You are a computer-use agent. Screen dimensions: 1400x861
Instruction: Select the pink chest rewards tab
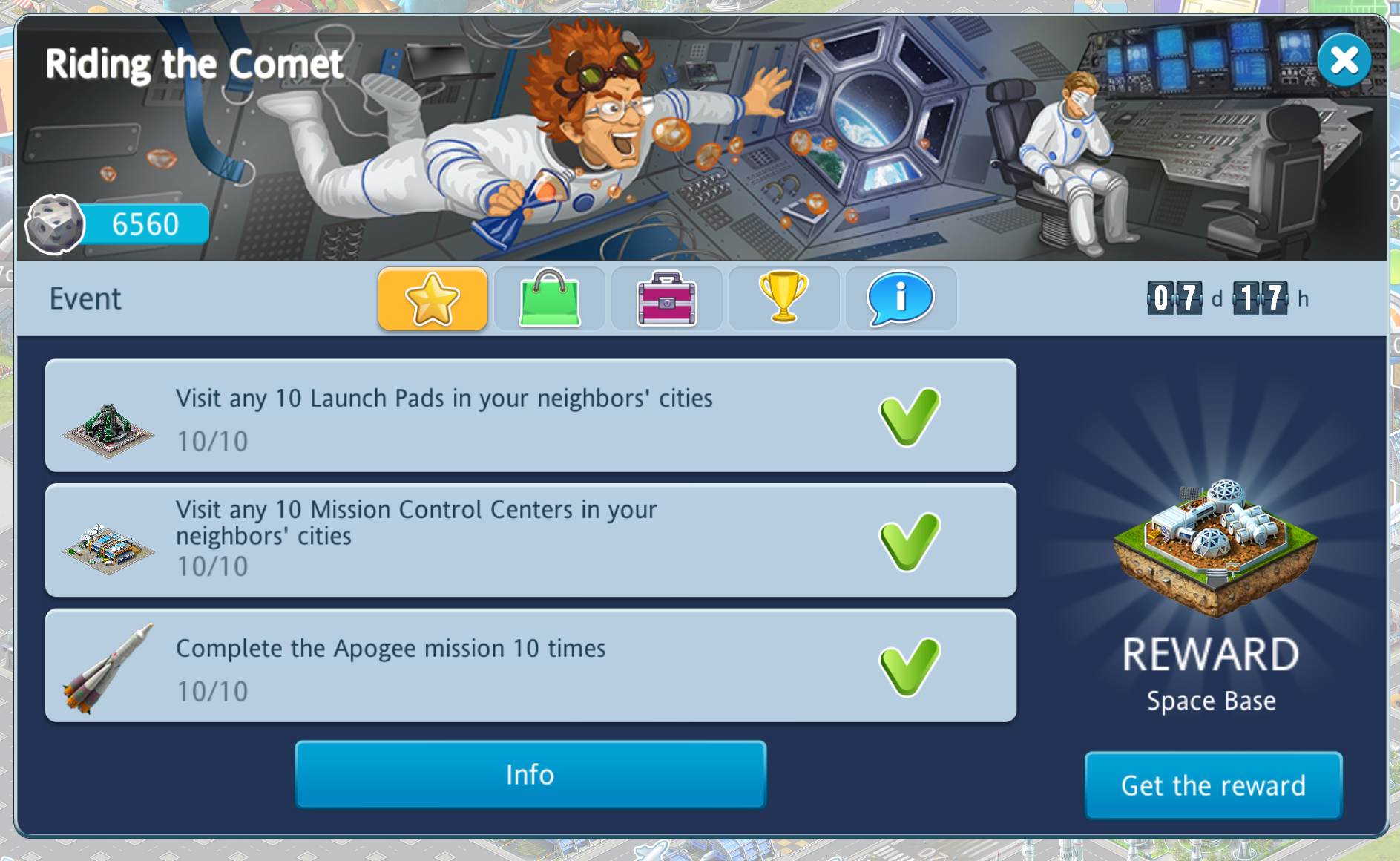pos(666,298)
